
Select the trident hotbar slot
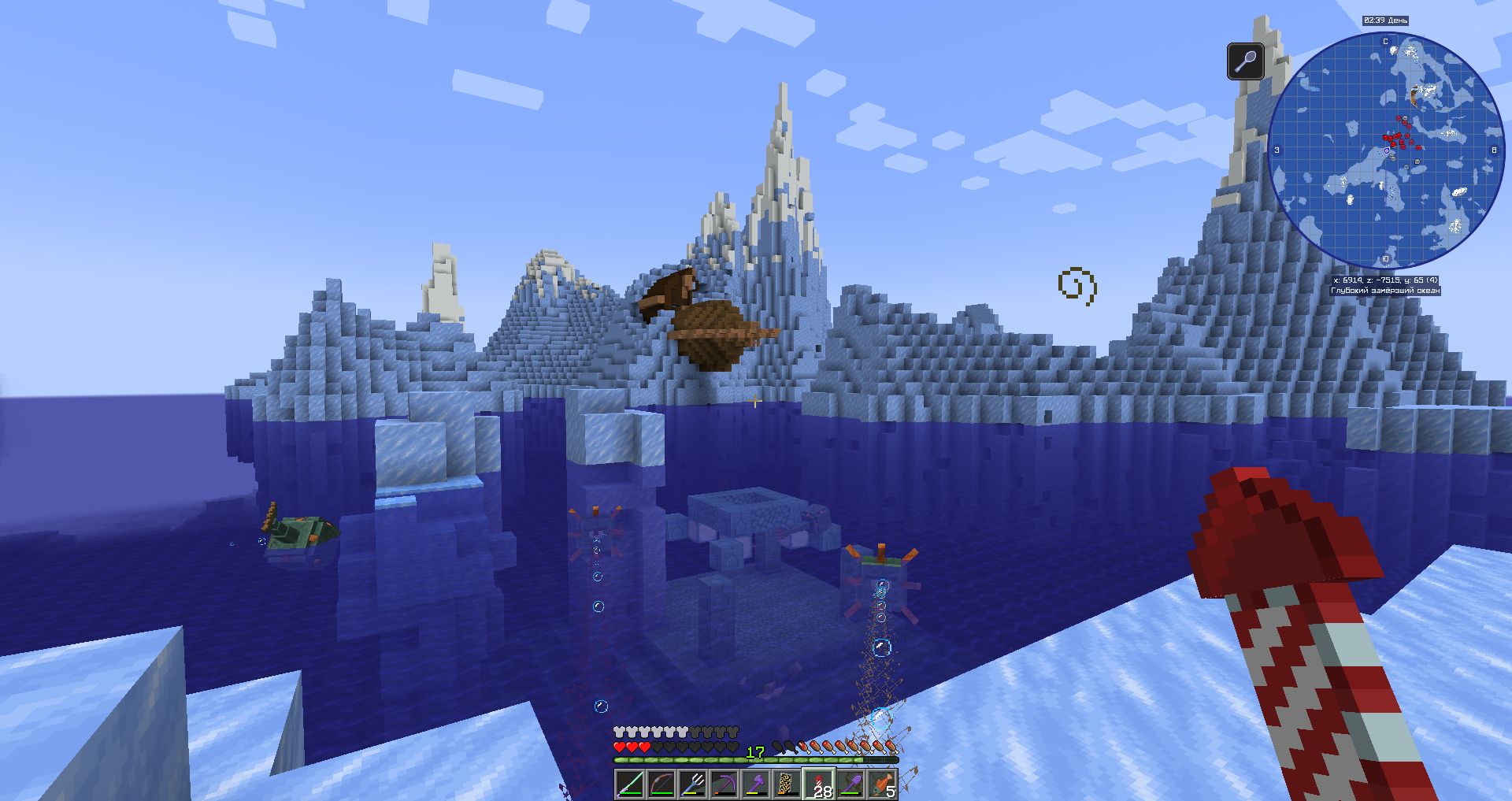tap(693, 784)
